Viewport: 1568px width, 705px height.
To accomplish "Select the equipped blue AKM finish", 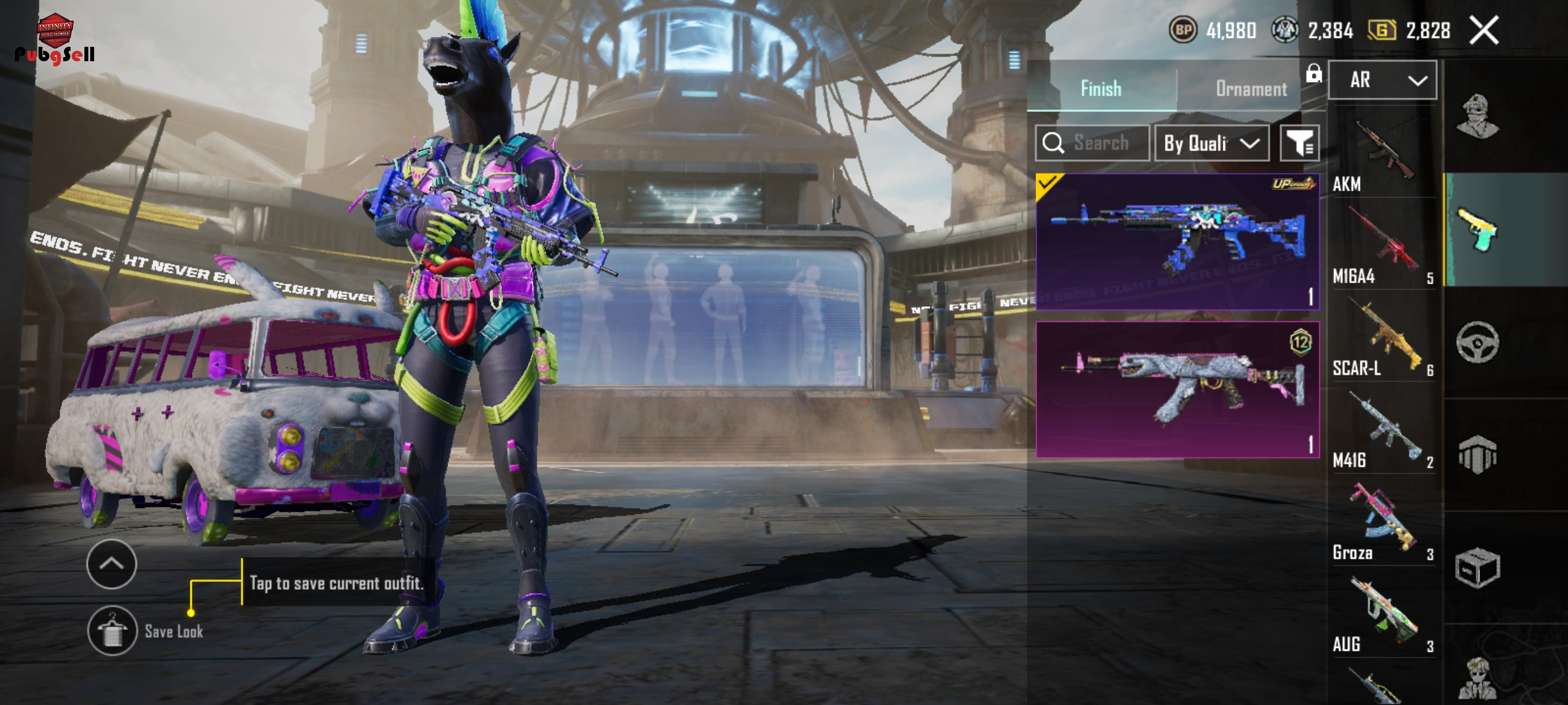I will 1177,242.
